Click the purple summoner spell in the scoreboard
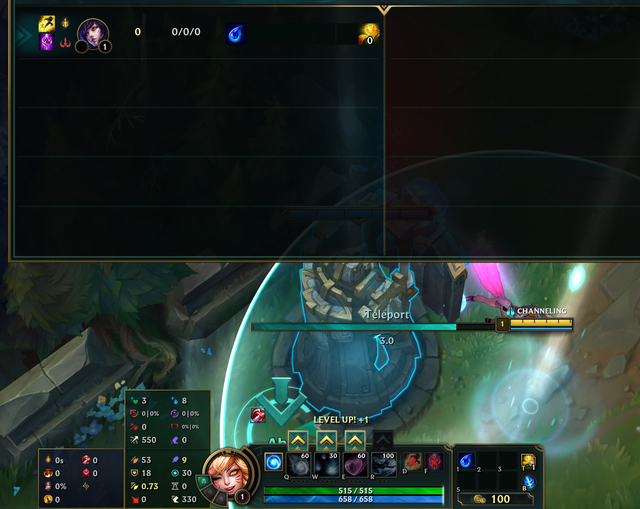640x509 pixels. point(47,42)
